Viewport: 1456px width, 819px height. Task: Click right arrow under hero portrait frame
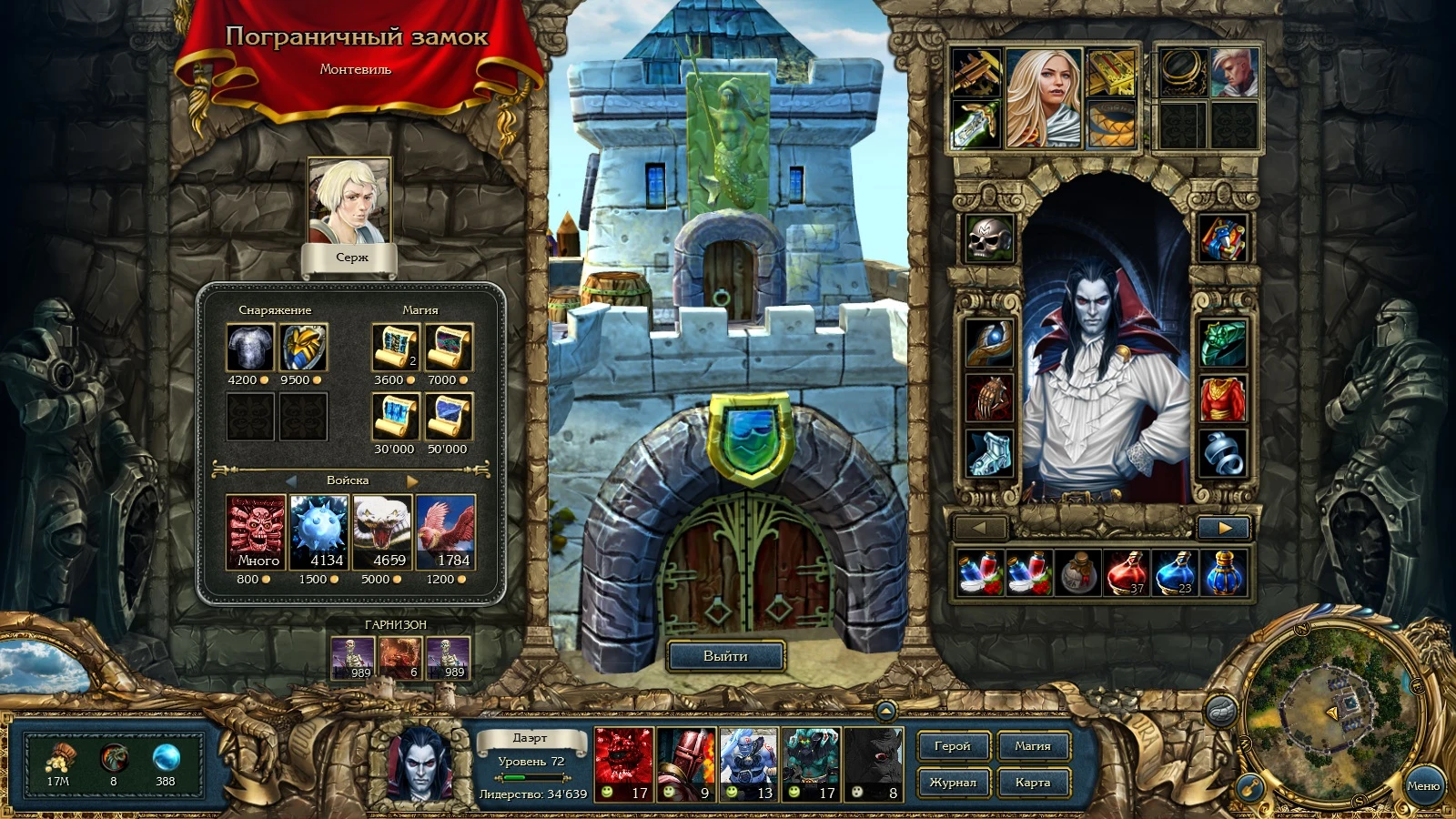(x=1223, y=528)
